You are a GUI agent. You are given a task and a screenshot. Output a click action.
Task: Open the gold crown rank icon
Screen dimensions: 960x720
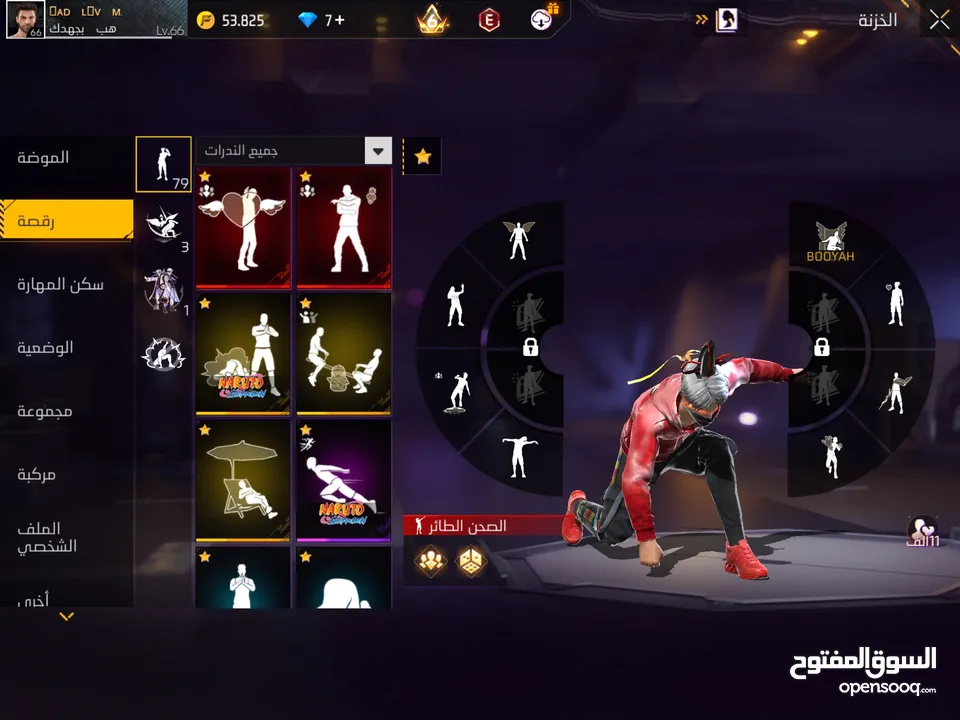pyautogui.click(x=432, y=20)
